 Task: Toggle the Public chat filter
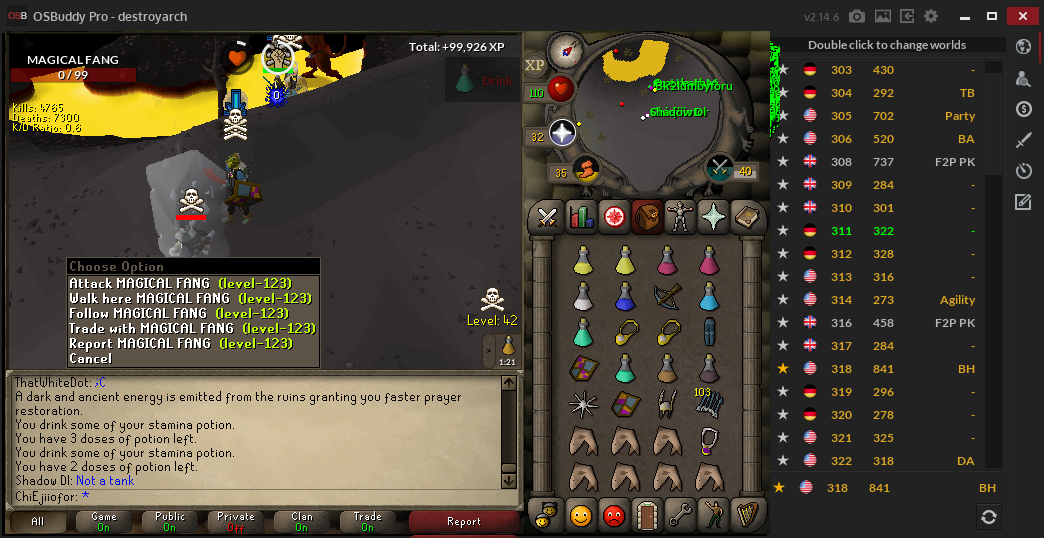tap(170, 521)
